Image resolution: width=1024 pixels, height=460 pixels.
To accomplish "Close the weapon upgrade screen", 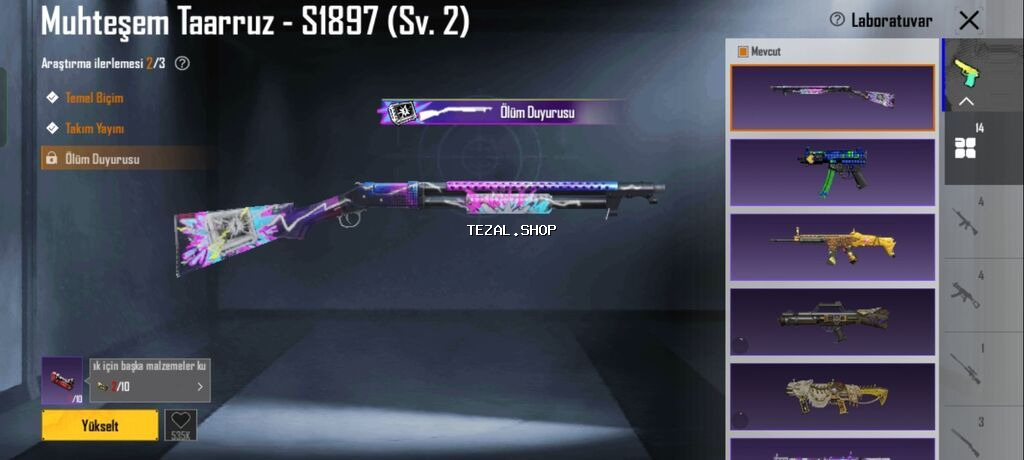I will pyautogui.click(x=968, y=20).
